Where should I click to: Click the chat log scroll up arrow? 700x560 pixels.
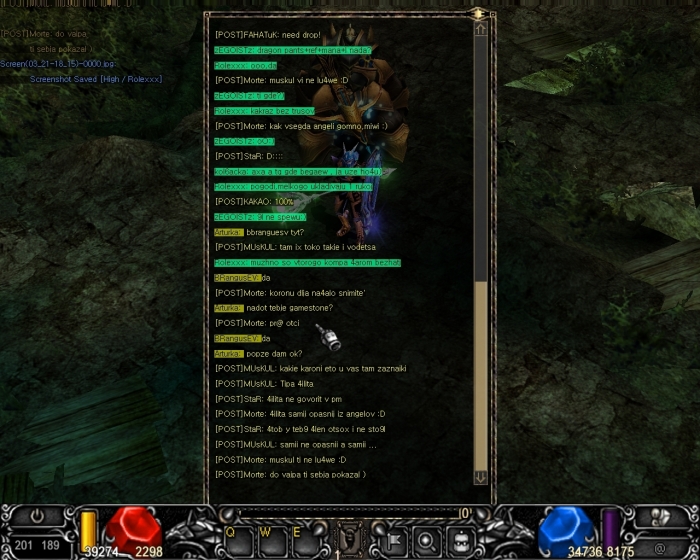click(481, 31)
